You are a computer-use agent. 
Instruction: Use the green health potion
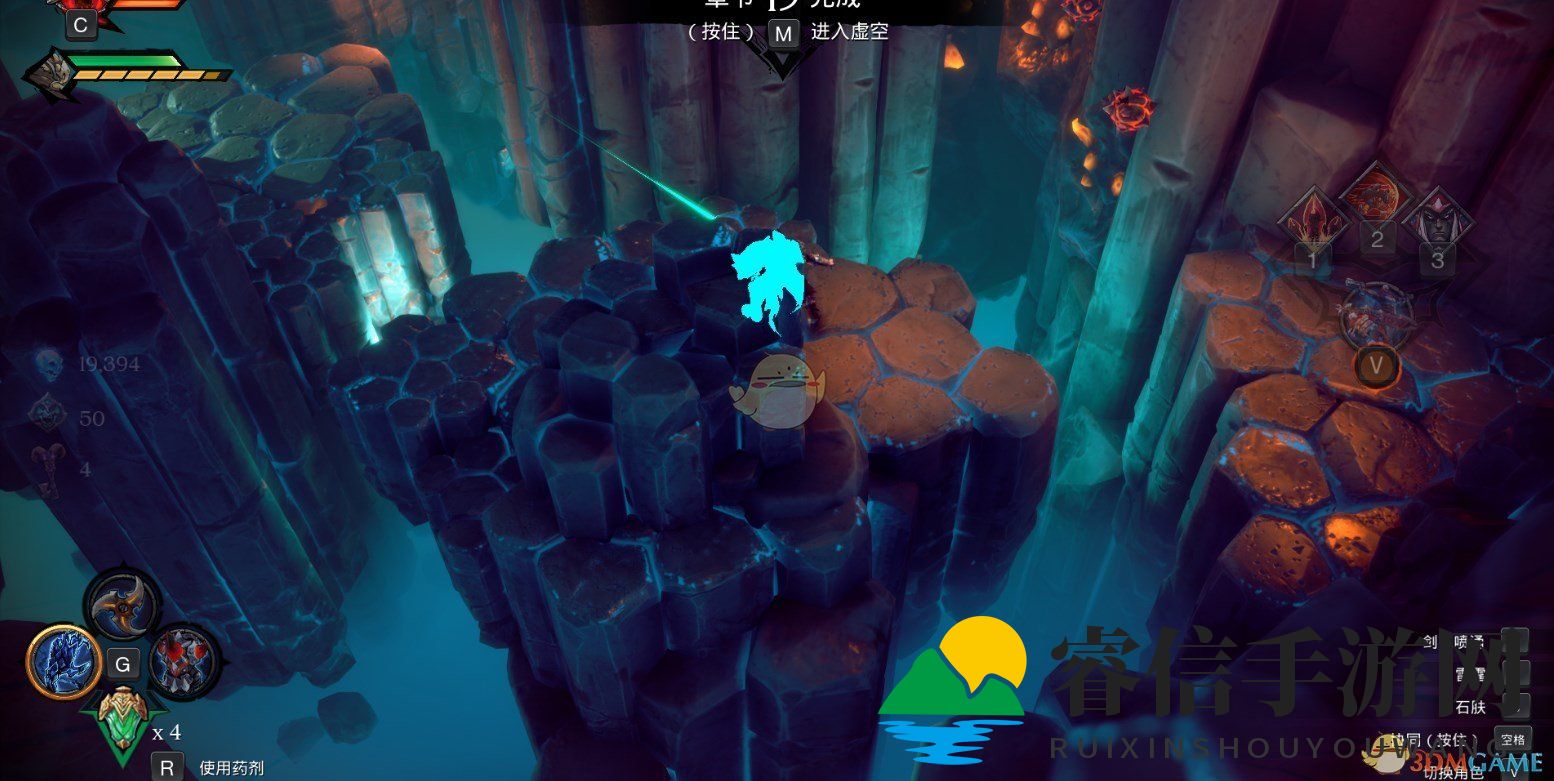(x=122, y=717)
